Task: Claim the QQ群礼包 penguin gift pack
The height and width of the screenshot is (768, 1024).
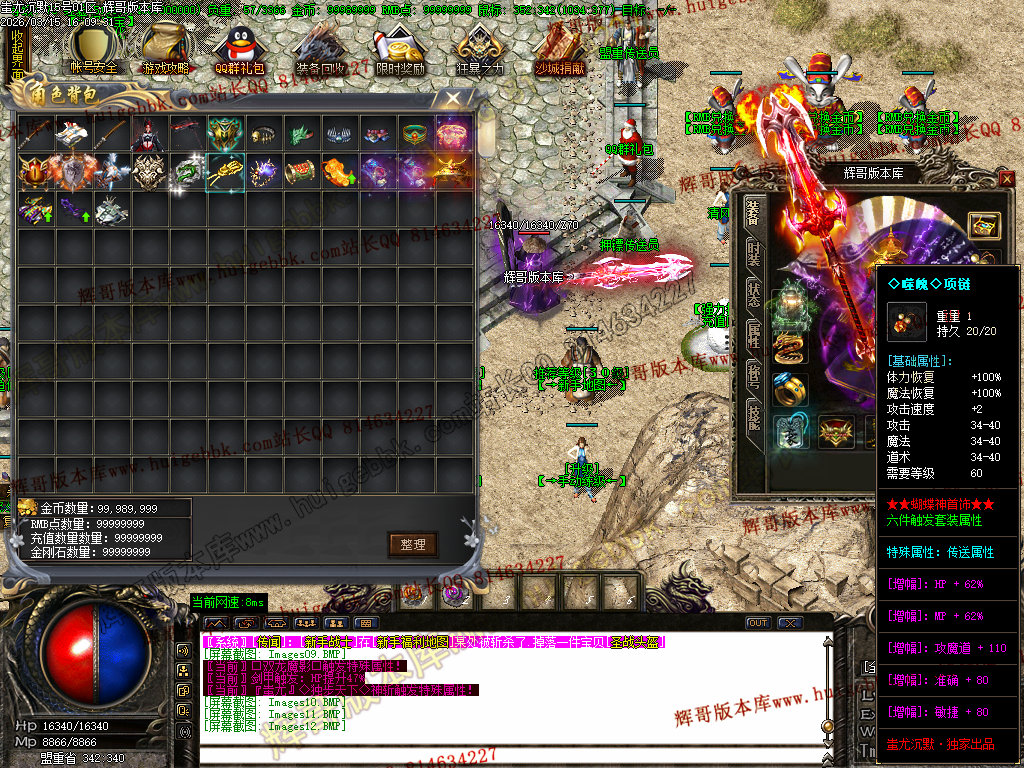Action: pos(240,50)
